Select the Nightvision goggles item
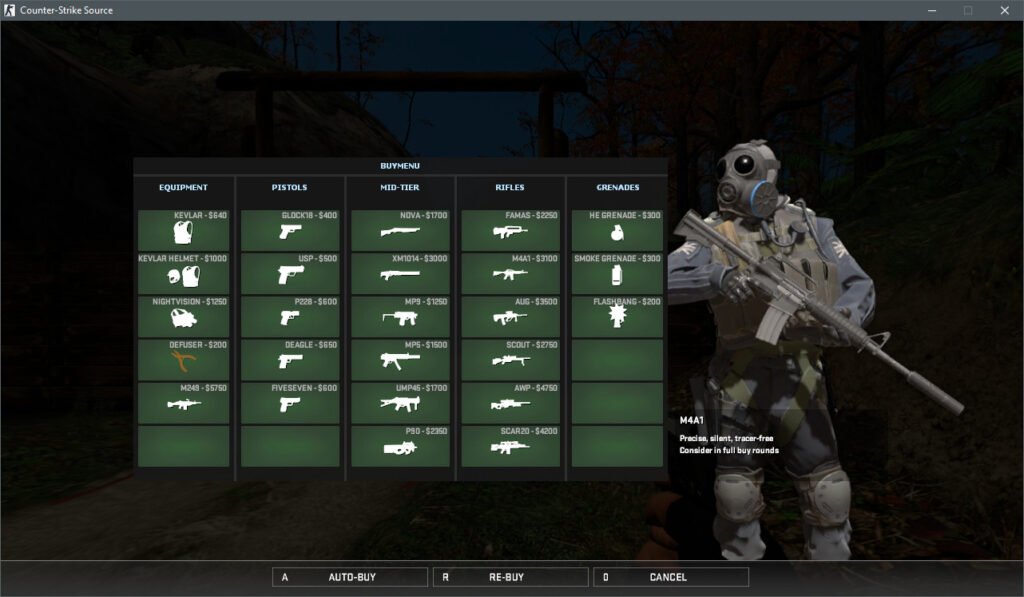The height and width of the screenshot is (597, 1024). pyautogui.click(x=183, y=316)
